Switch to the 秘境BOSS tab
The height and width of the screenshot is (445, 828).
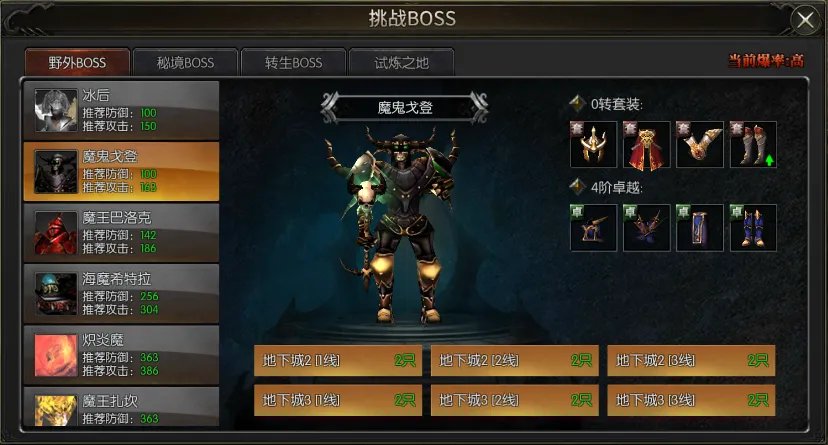(185, 62)
